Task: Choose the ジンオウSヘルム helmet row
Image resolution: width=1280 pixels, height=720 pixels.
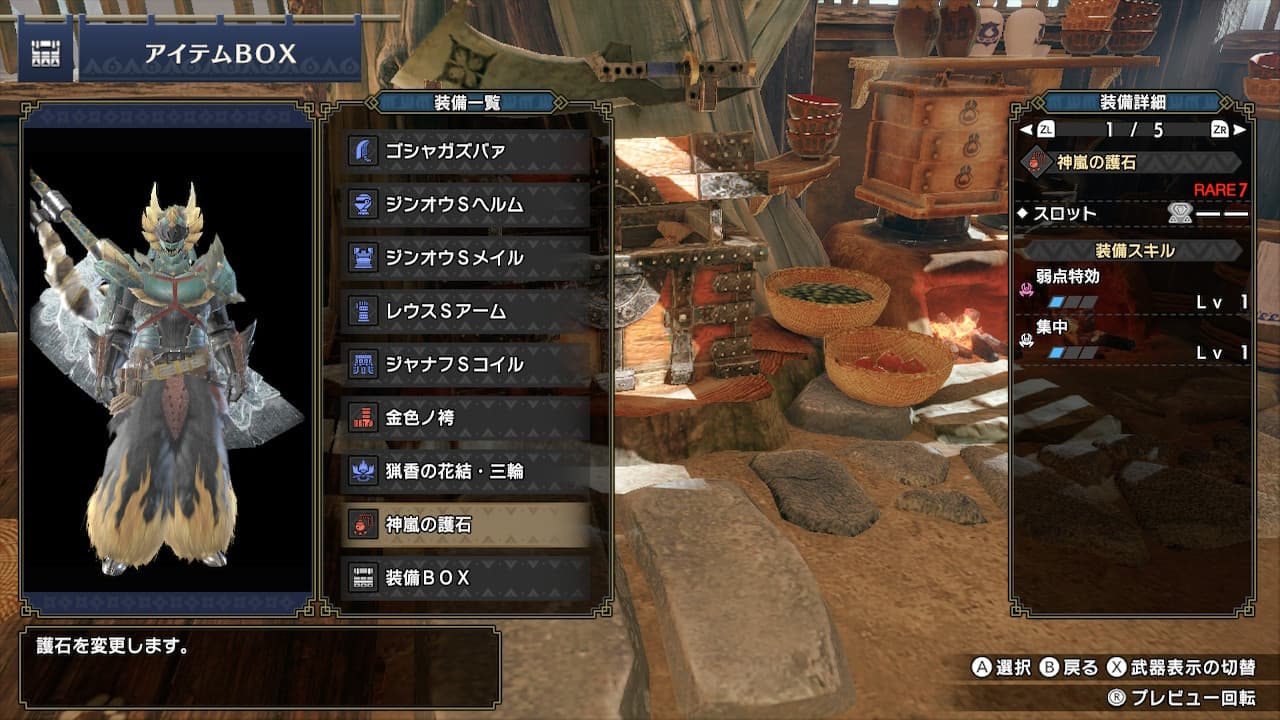Action: coord(467,204)
